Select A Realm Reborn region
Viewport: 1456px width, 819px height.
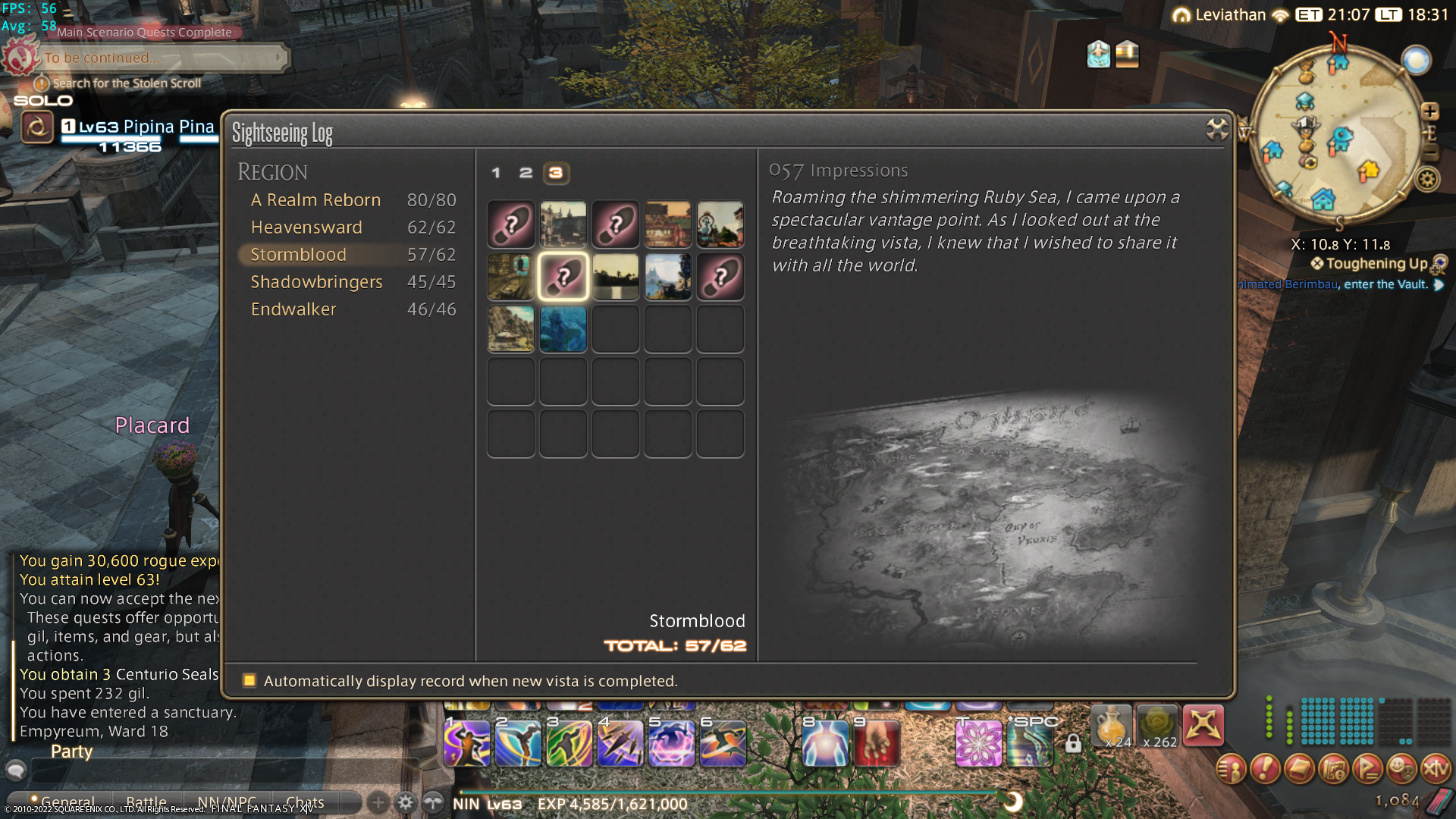click(315, 200)
